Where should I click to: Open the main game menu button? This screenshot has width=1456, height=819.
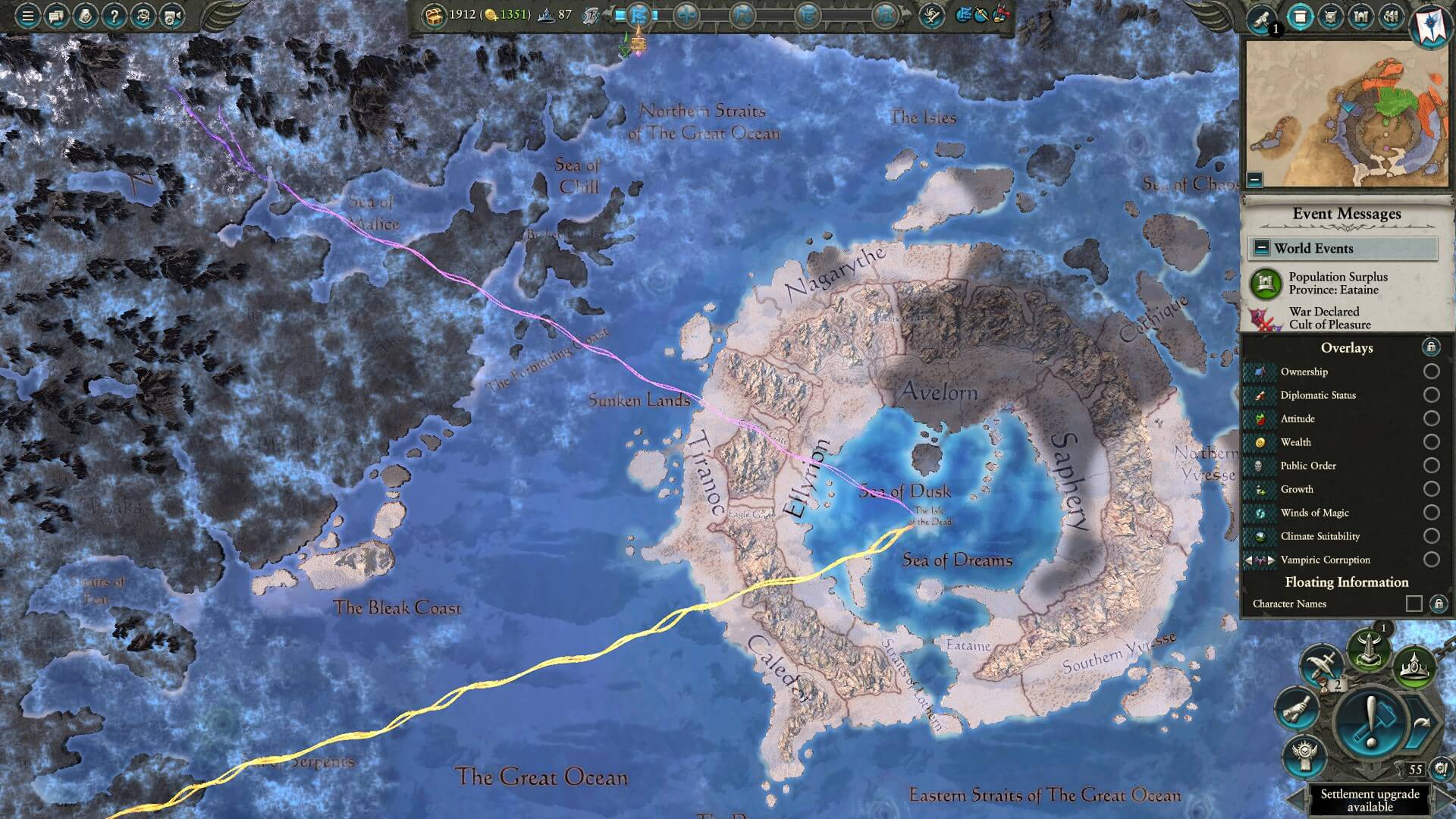[27, 16]
